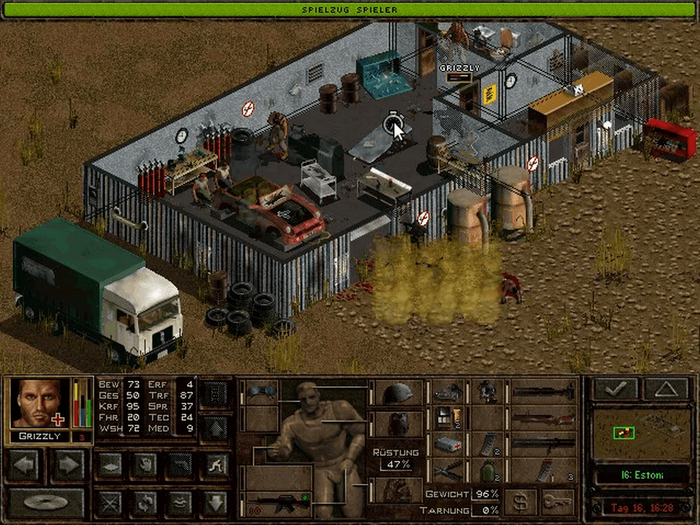The height and width of the screenshot is (525, 700).
Task: Click the down arrow stance button
Action: point(215,501)
